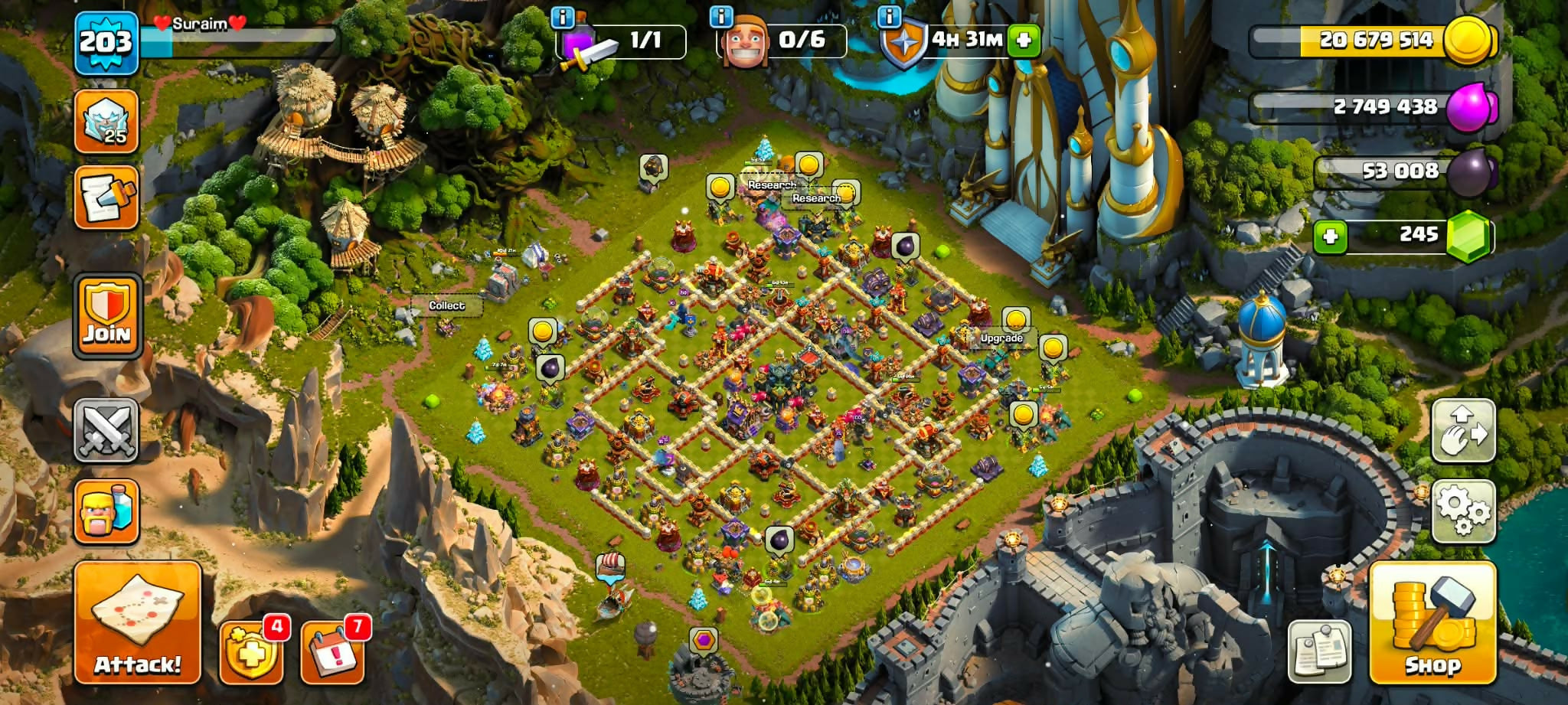The width and height of the screenshot is (1568, 705).
Task: Join a clan via the Join shield button
Action: coord(107,315)
